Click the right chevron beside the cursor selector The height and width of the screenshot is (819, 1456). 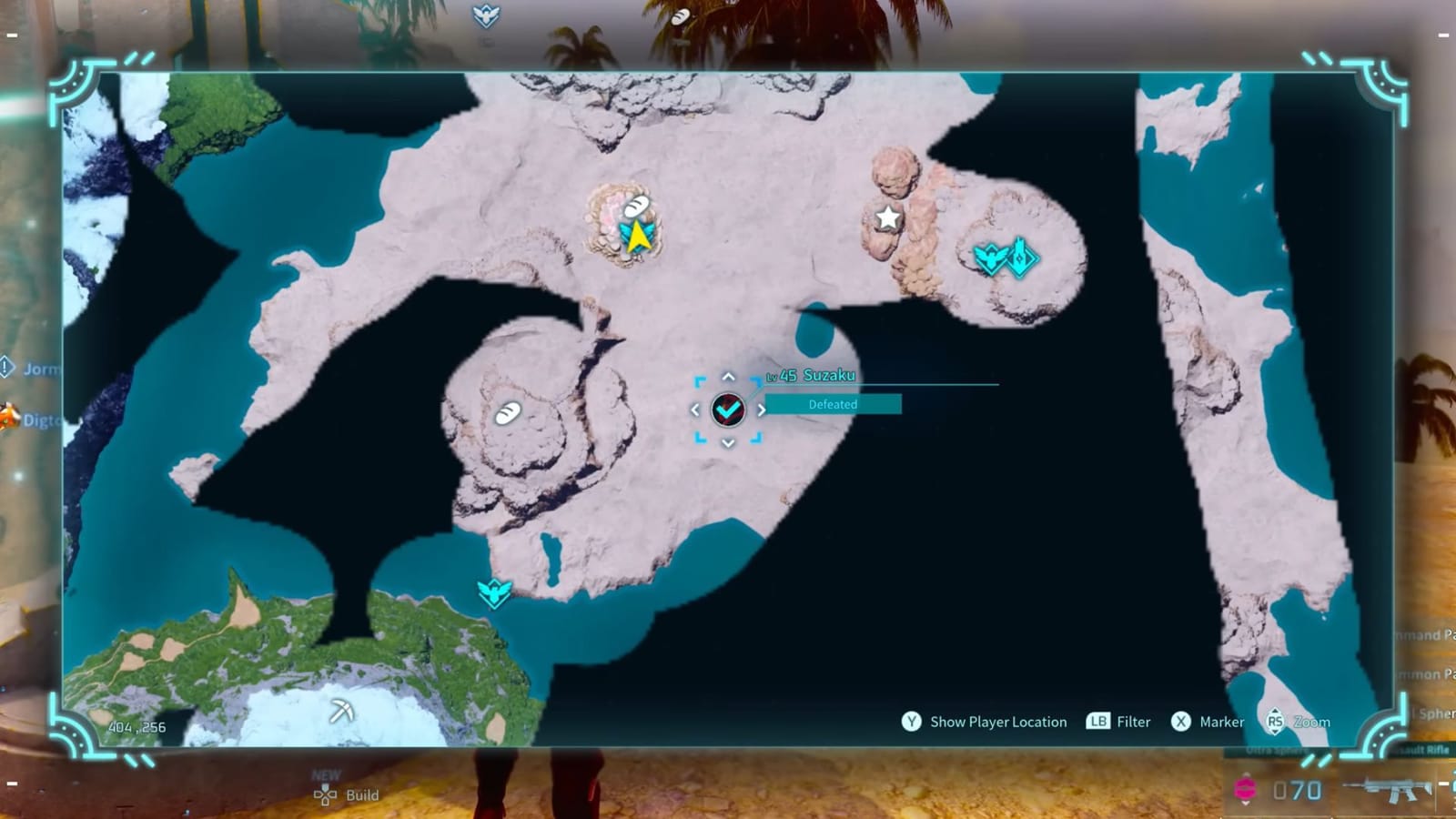point(763,409)
